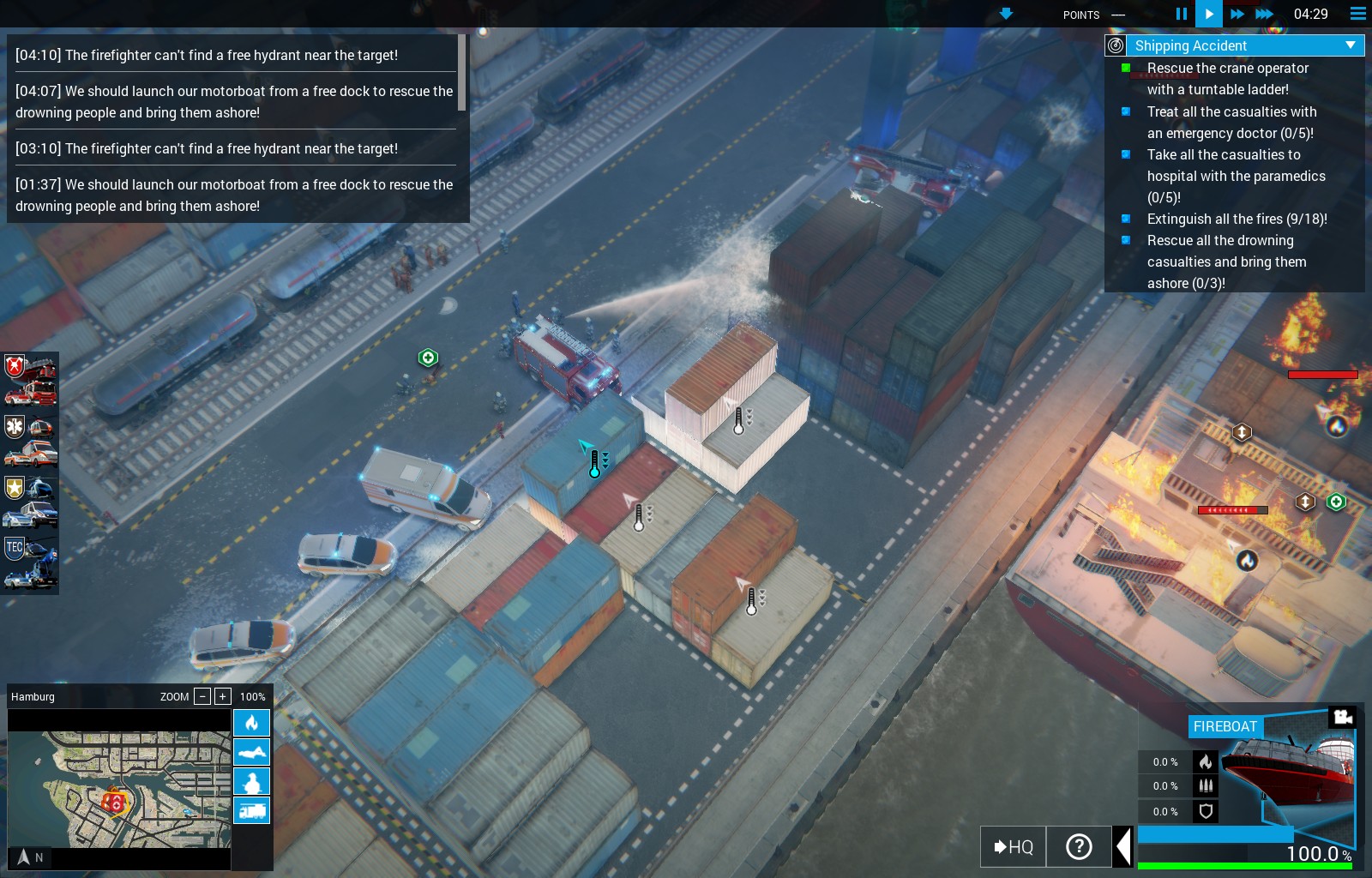Open the police vehicle category
The image size is (1372, 878).
point(31,501)
